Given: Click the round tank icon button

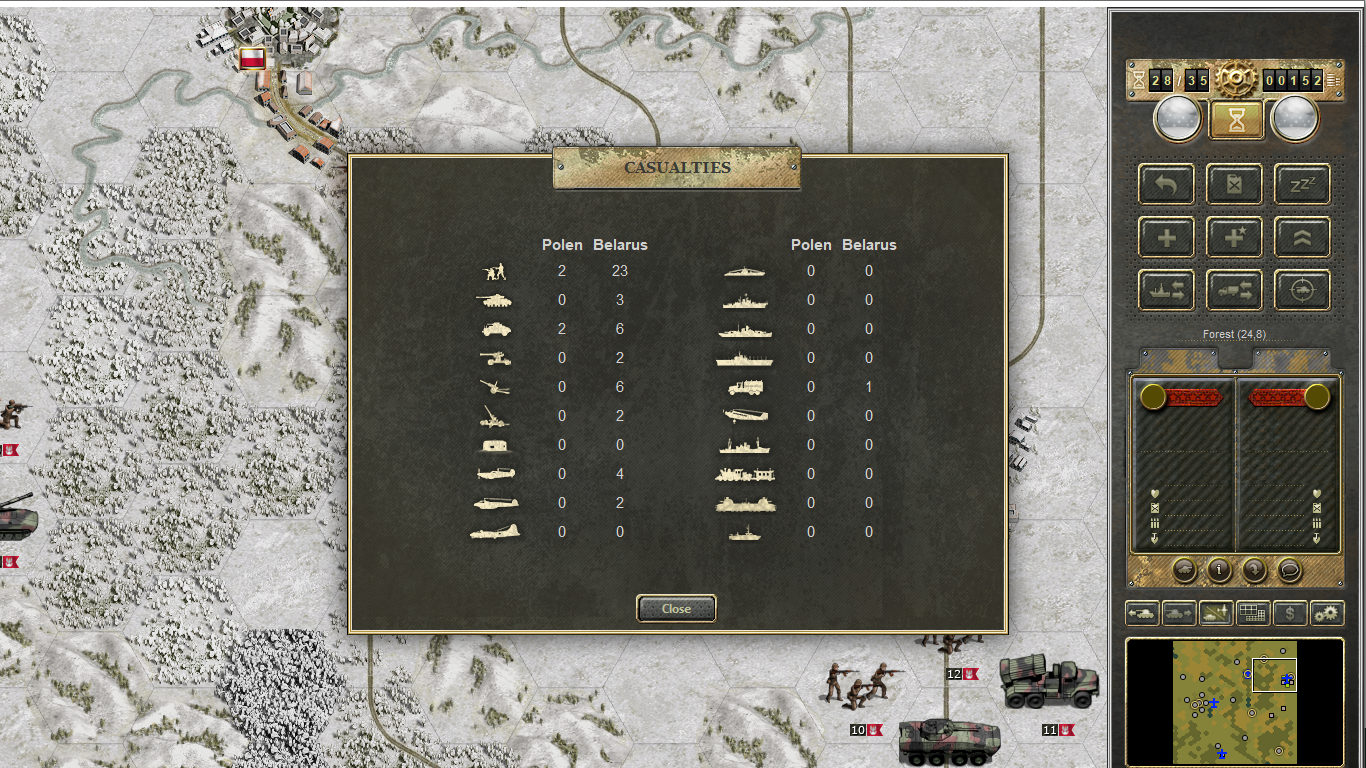Looking at the screenshot, I should (1184, 570).
